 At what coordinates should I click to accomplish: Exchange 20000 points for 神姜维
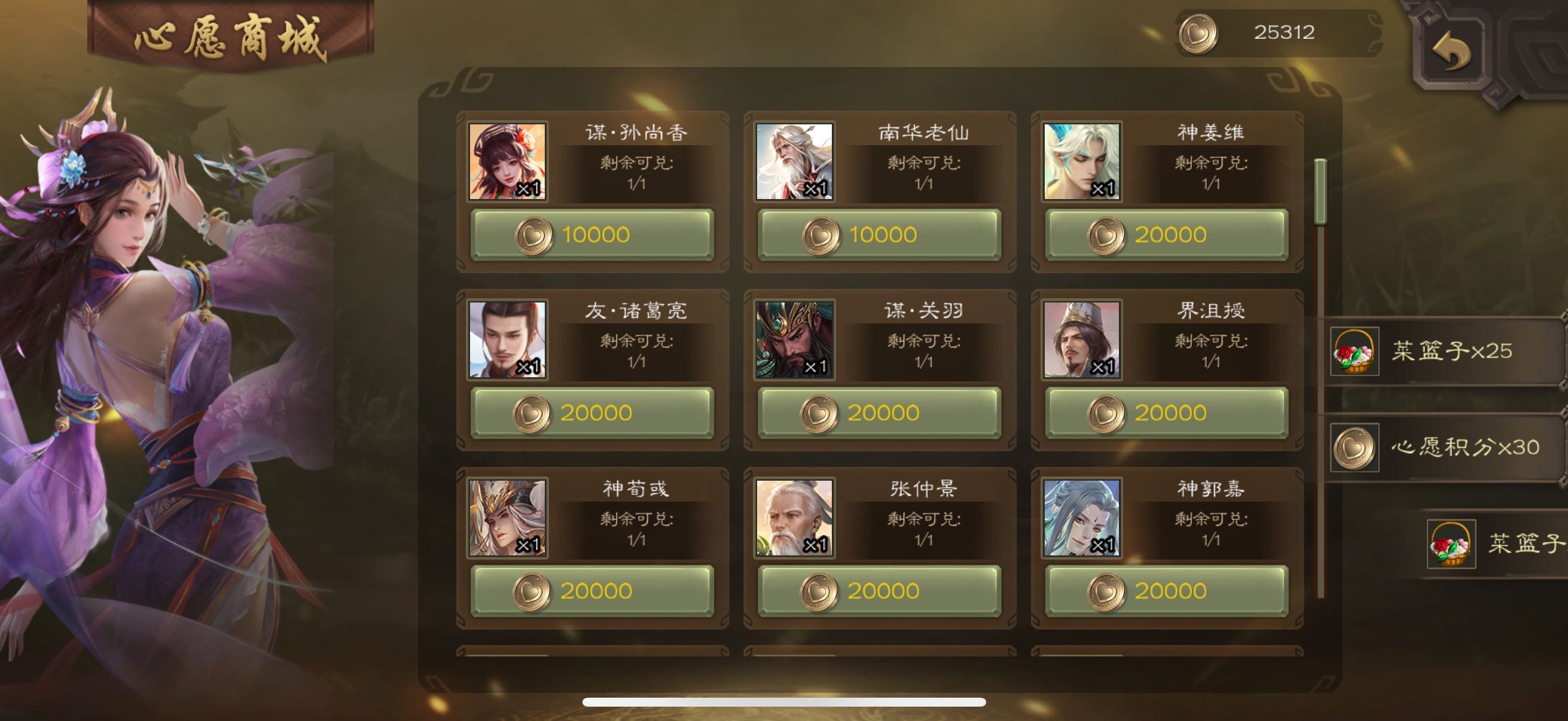coord(1166,235)
